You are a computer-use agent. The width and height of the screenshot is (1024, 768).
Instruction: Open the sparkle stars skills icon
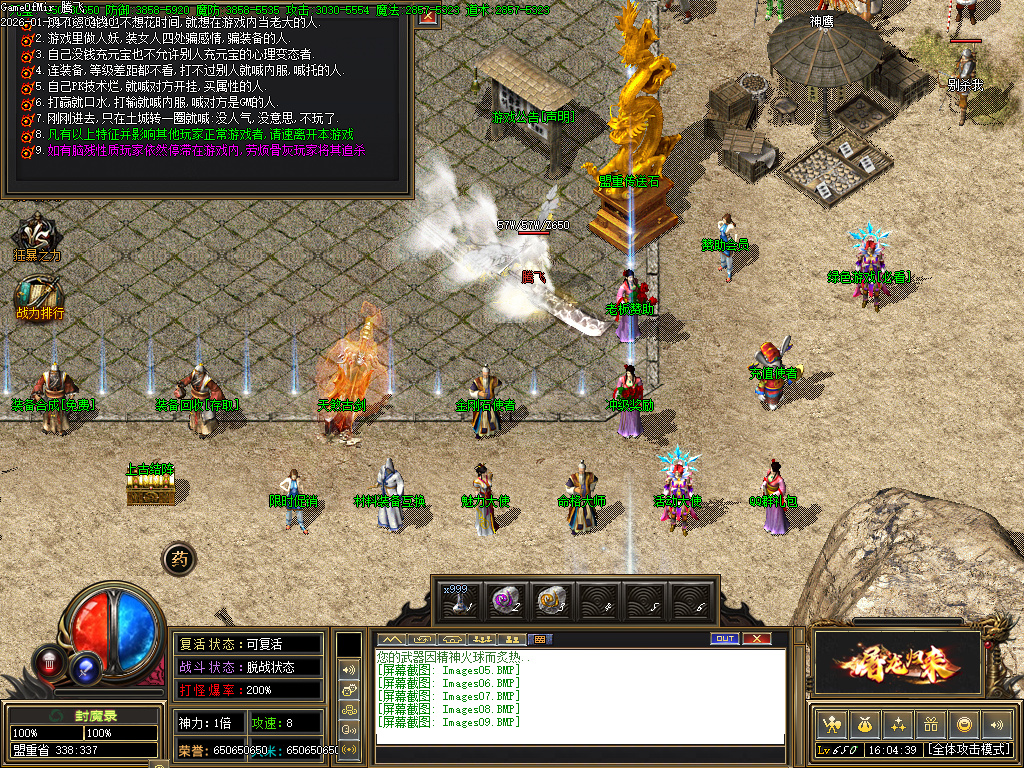point(897,724)
